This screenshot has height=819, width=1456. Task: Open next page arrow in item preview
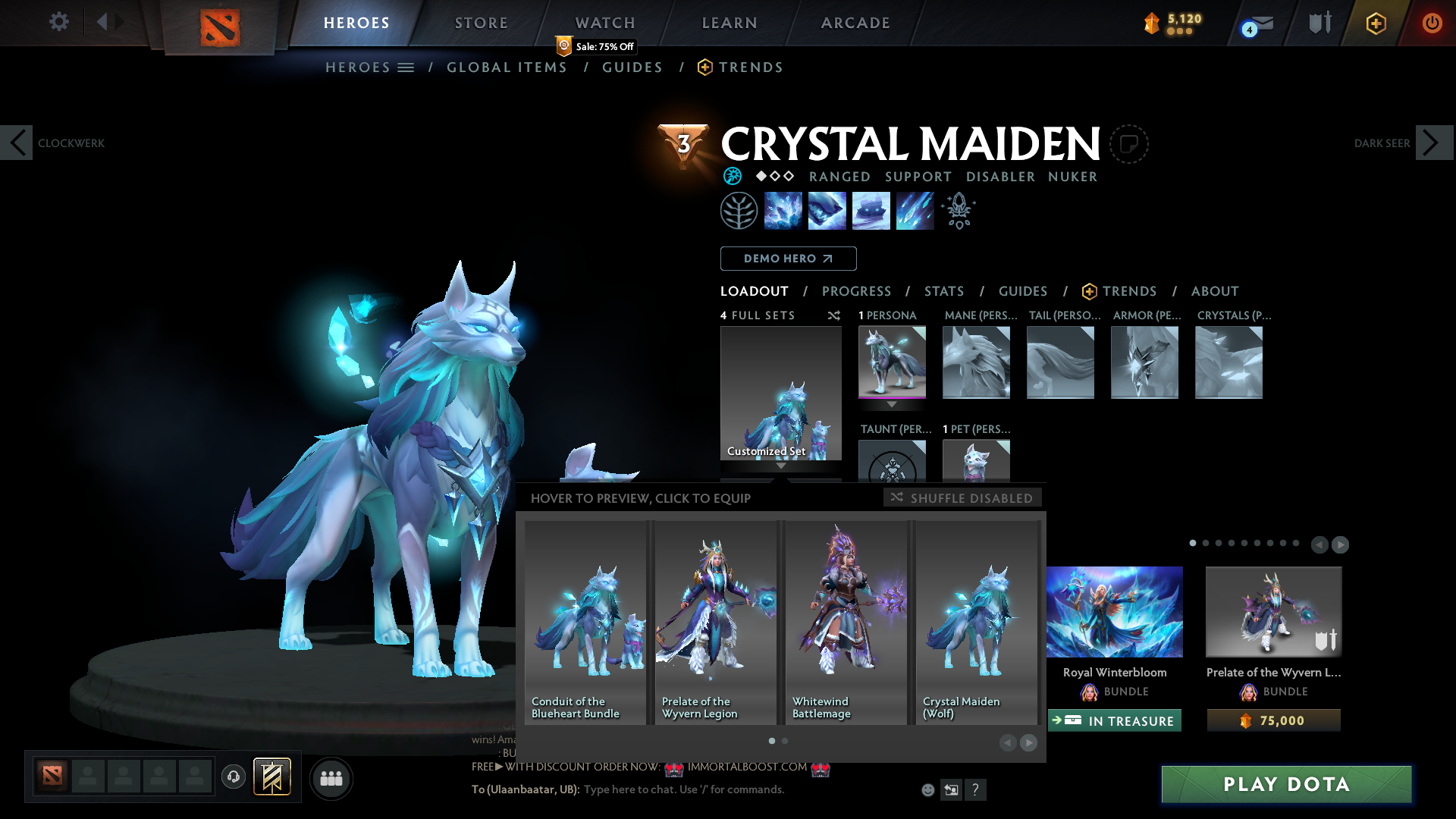1029,744
